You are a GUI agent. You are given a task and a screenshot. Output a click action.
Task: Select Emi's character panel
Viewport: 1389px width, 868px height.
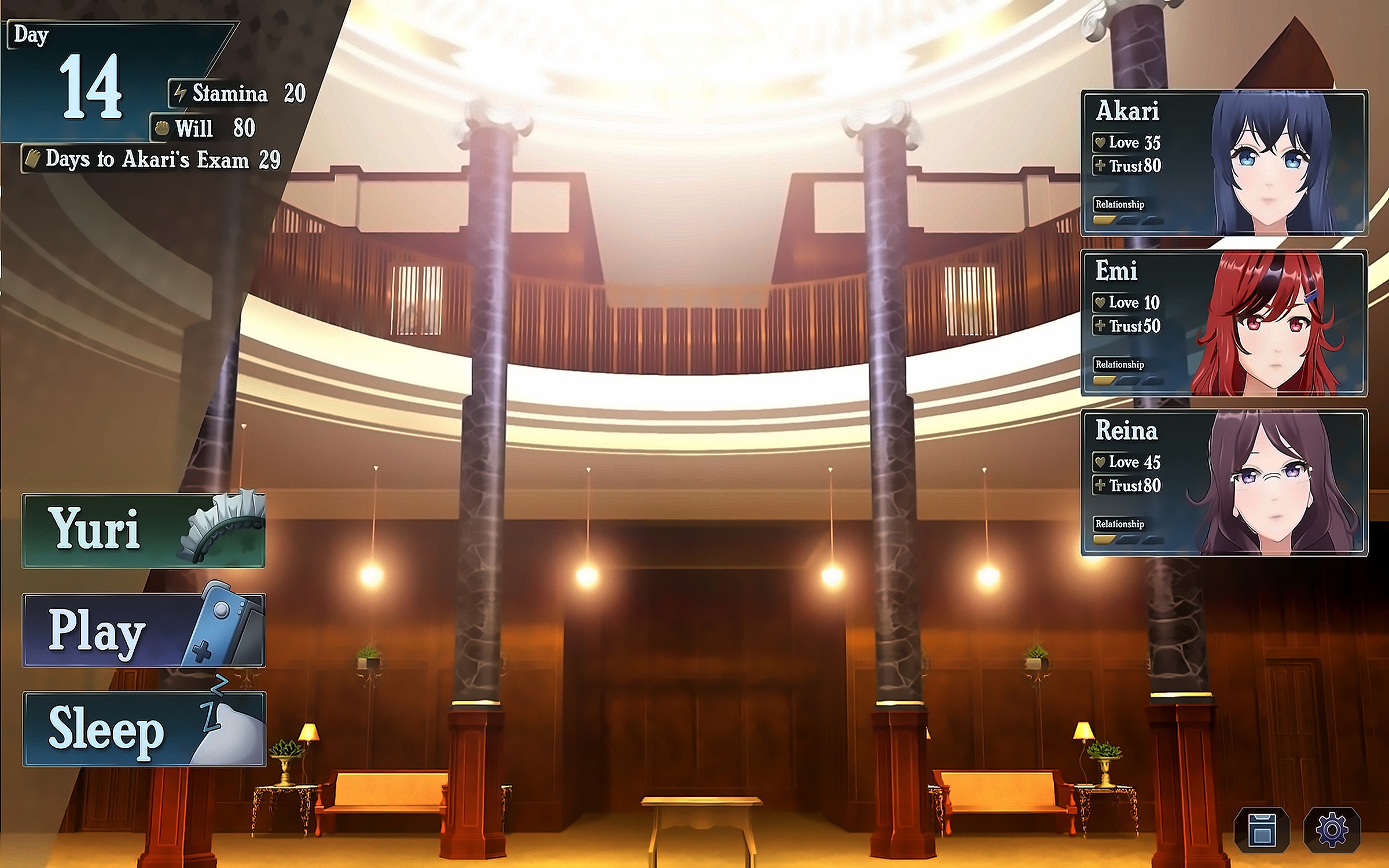point(1223,323)
